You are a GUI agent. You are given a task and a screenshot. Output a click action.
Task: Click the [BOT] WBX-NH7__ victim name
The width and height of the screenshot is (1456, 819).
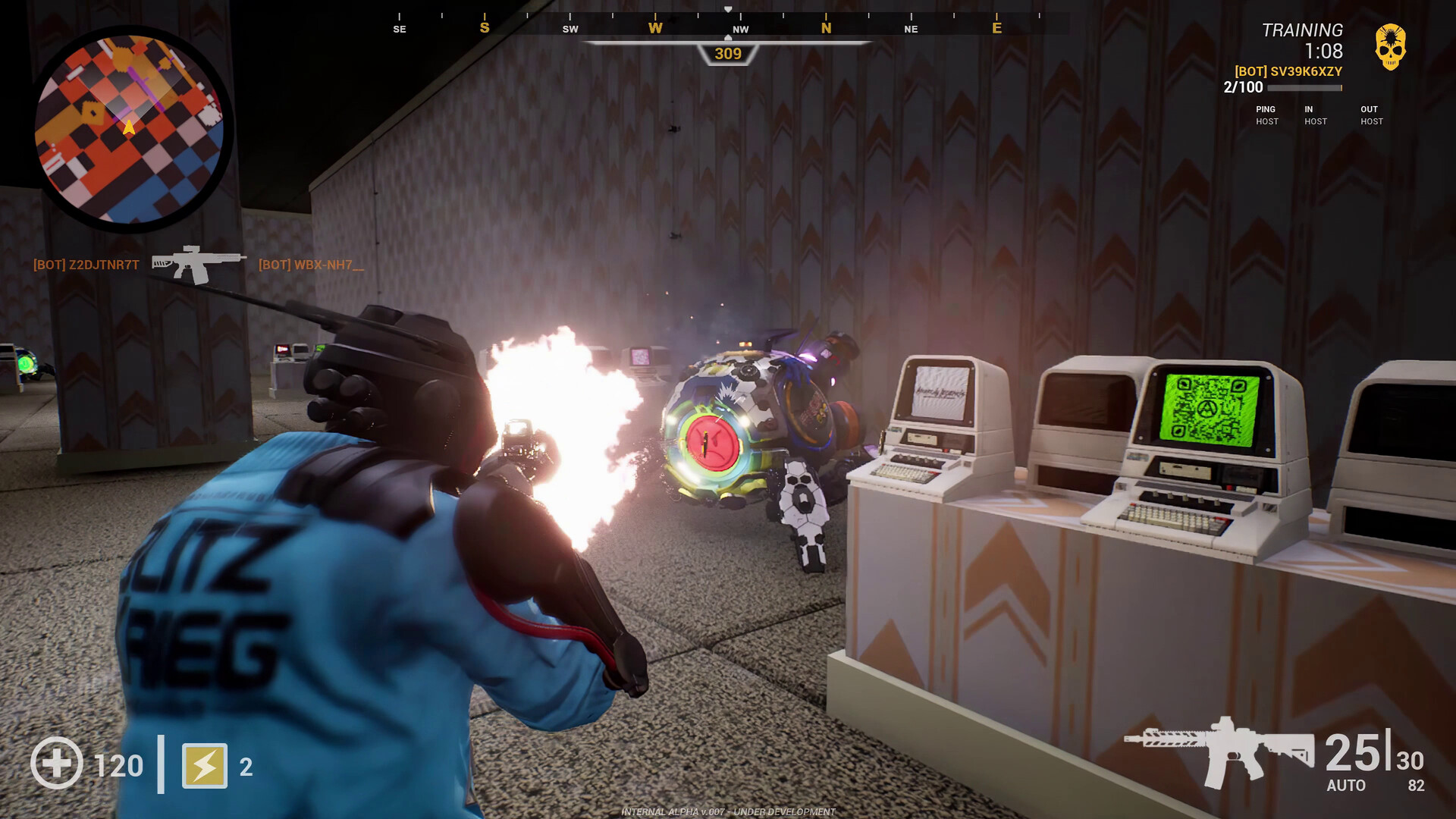(311, 265)
